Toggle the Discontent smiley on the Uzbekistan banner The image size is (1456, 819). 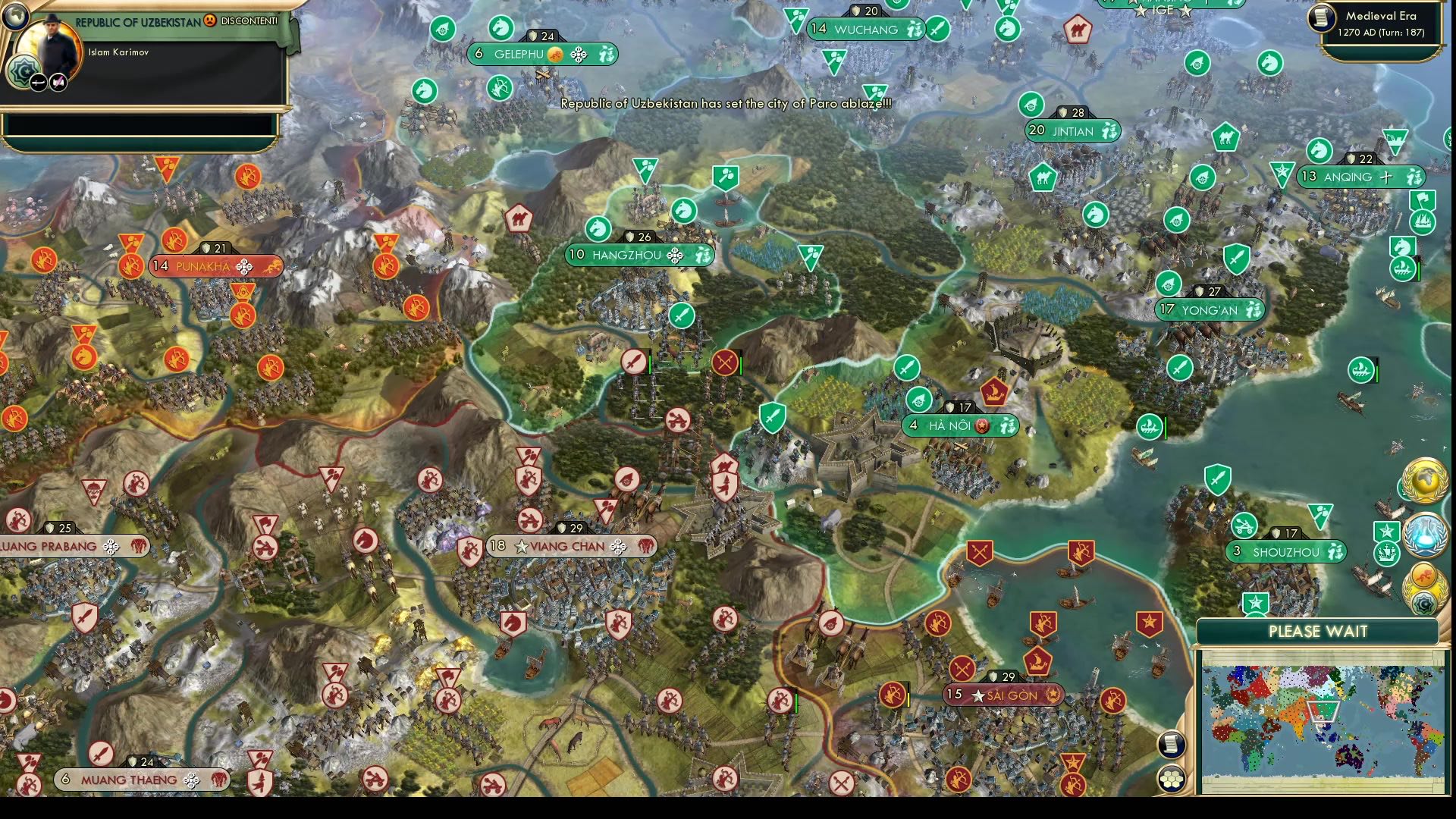[x=210, y=20]
